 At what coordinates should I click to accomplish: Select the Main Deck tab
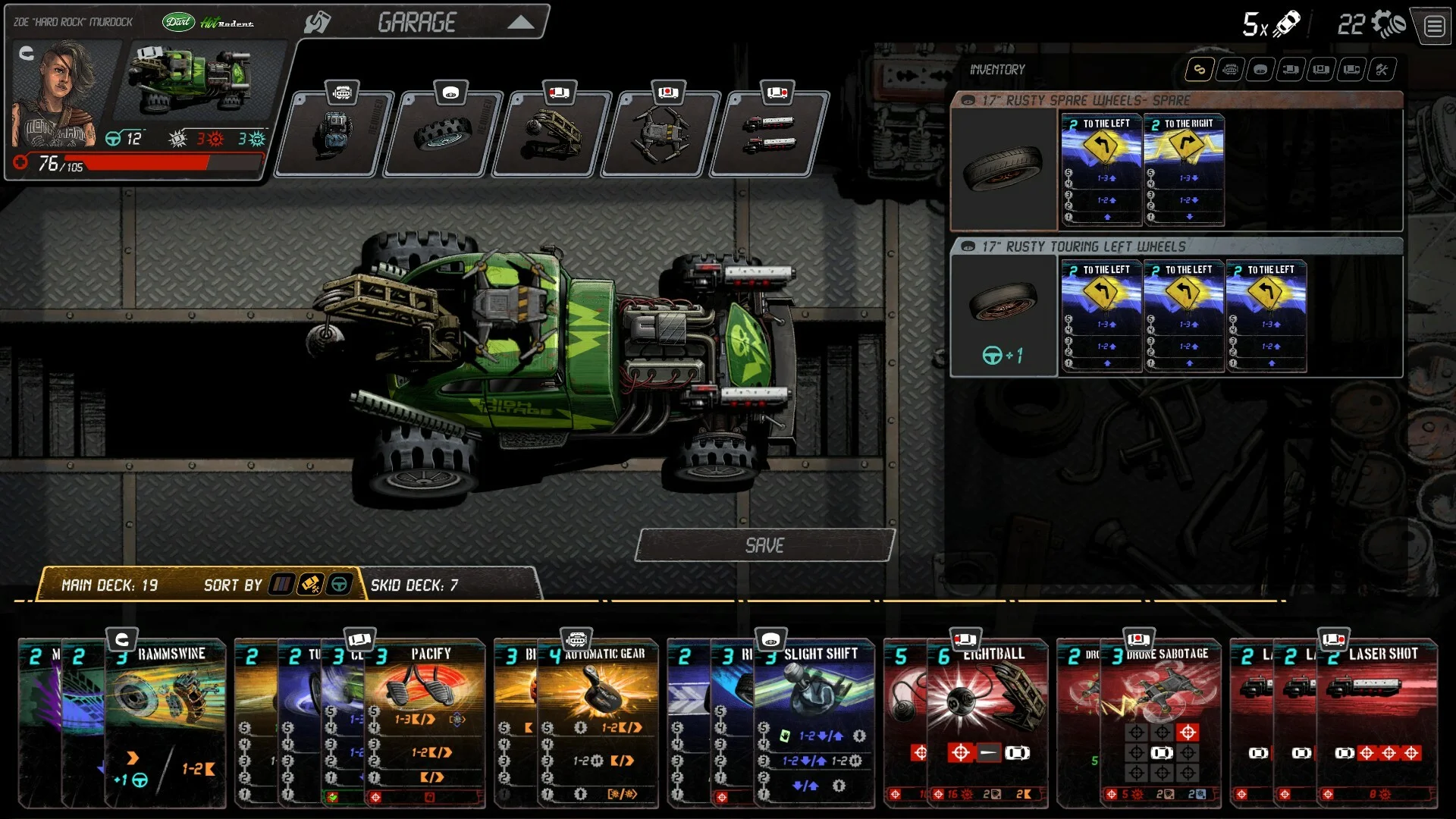click(x=109, y=585)
